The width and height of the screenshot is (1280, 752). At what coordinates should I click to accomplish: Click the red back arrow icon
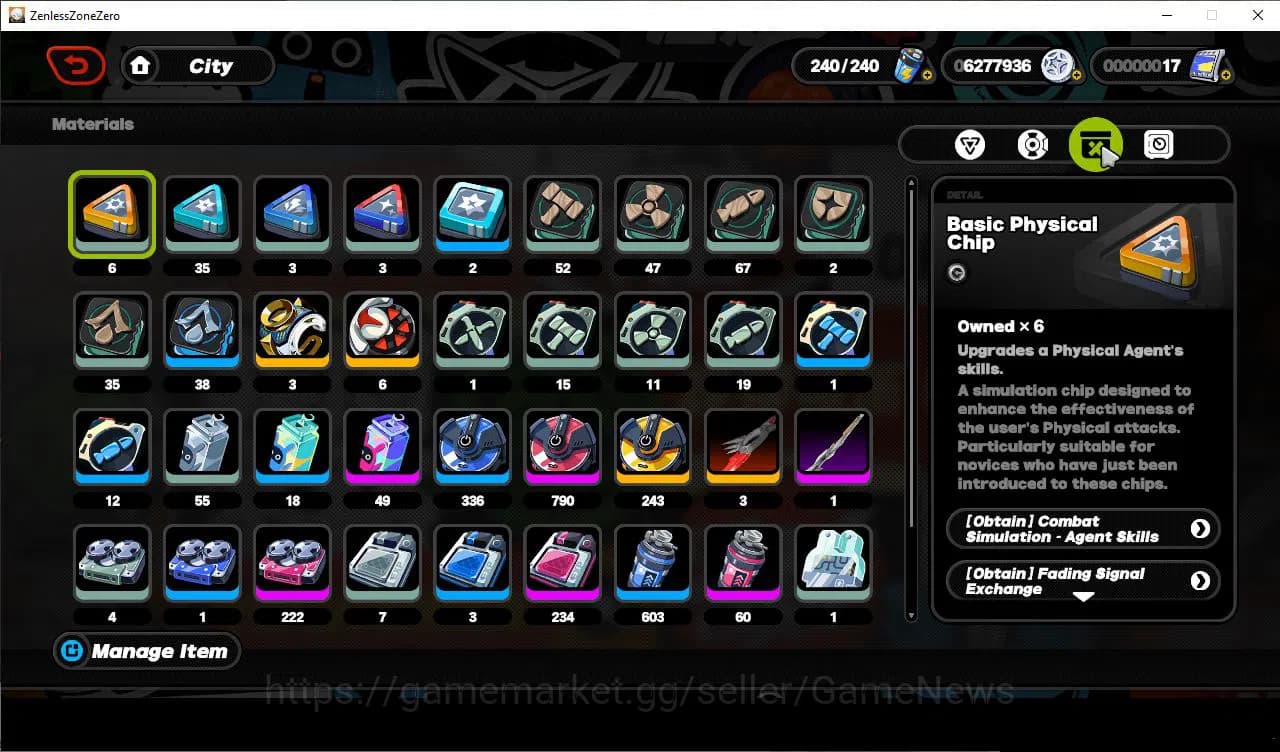76,65
